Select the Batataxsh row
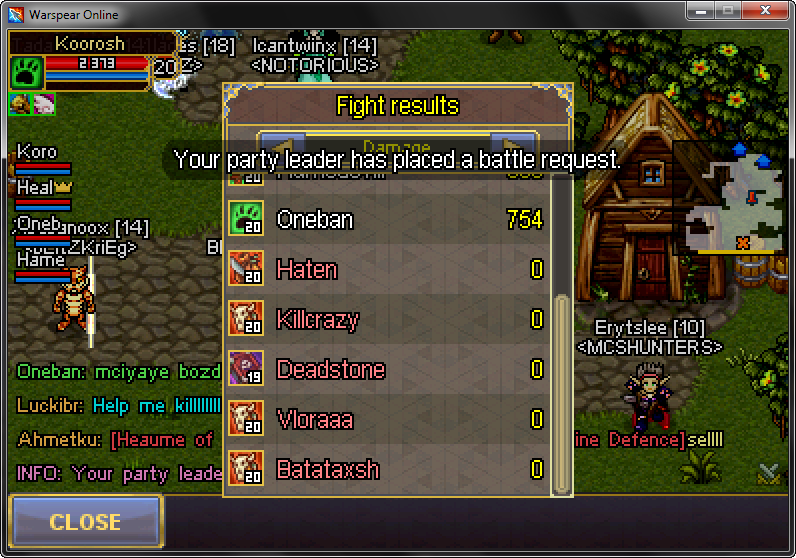This screenshot has width=796, height=558. point(390,468)
